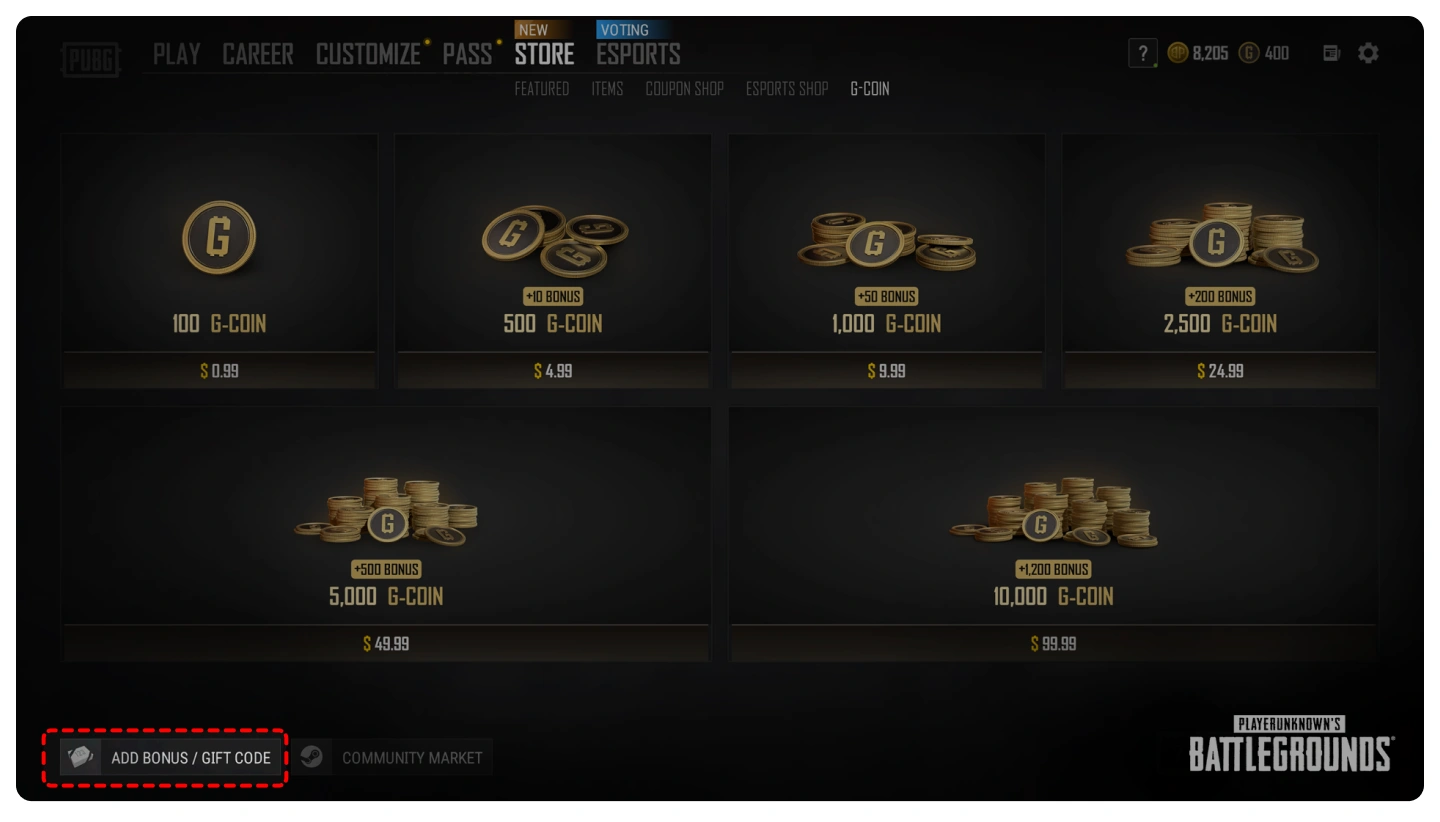Open the Coupon Shop tab

point(684,89)
